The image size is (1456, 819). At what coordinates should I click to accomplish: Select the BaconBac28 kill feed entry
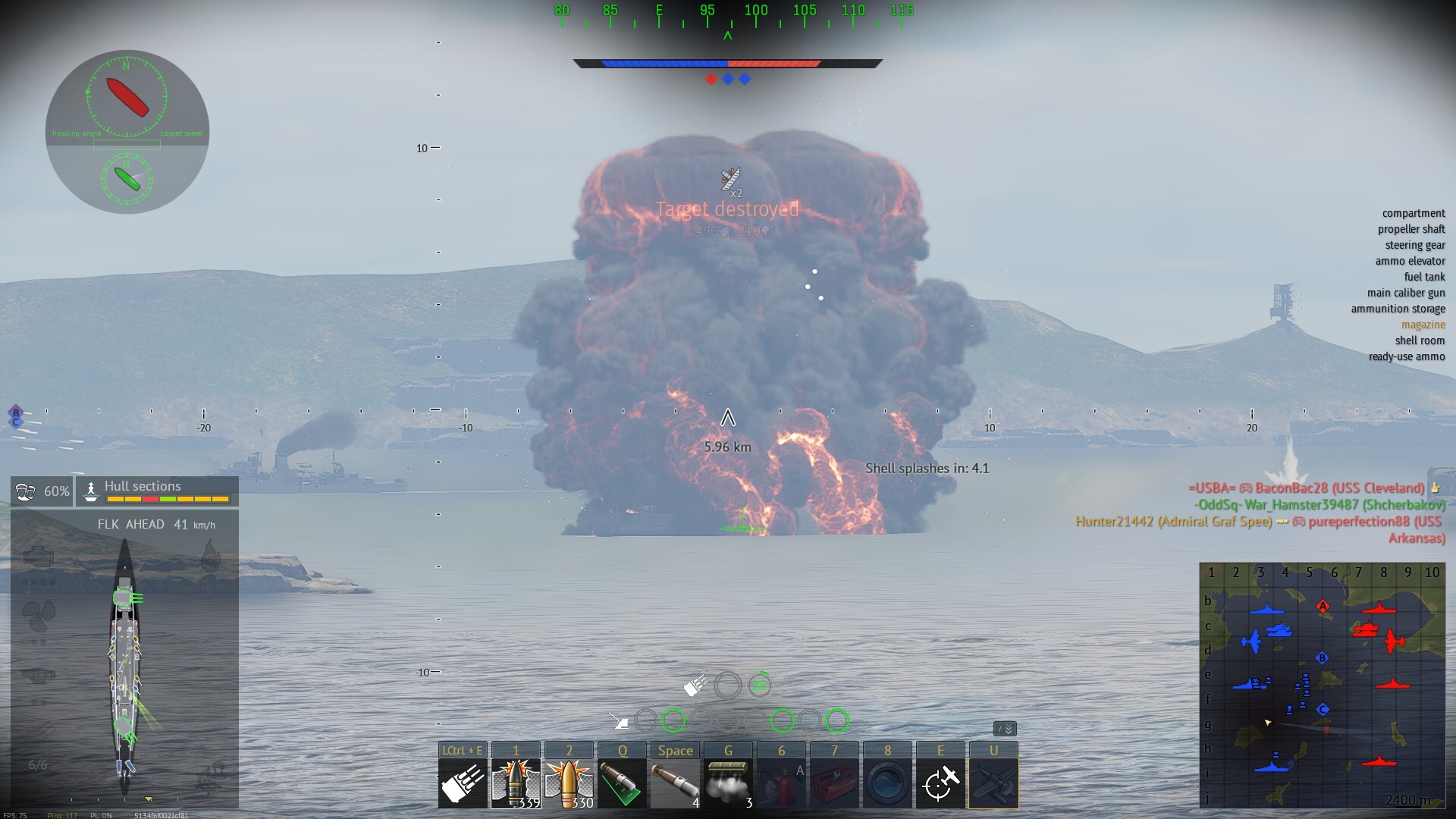coord(1306,488)
